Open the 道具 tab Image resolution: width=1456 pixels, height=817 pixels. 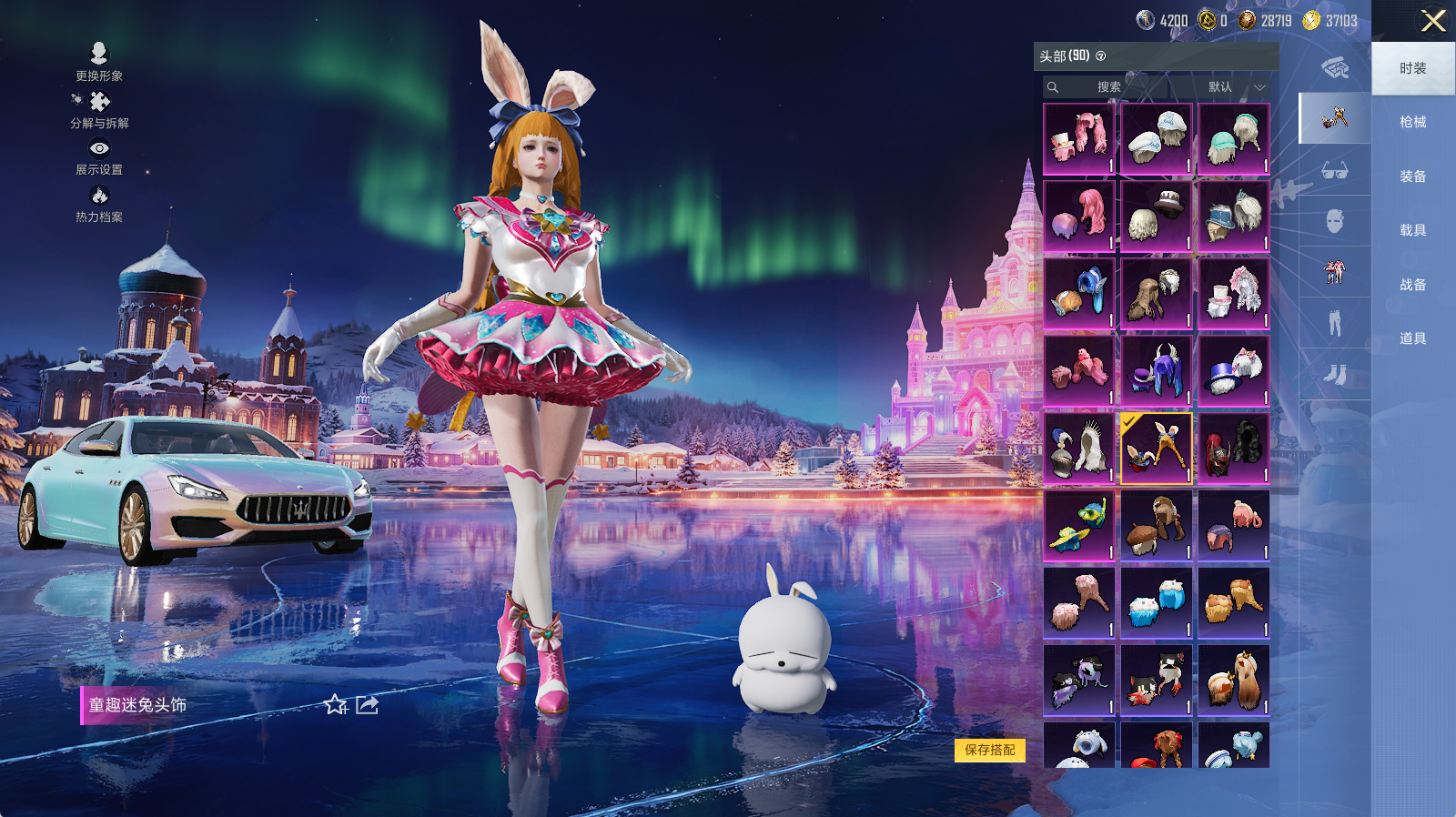1412,338
